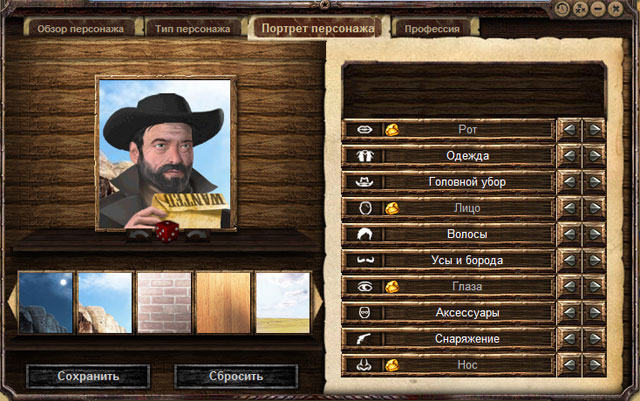Cycle to next Нос shape
The height and width of the screenshot is (401, 640).
coord(594,364)
